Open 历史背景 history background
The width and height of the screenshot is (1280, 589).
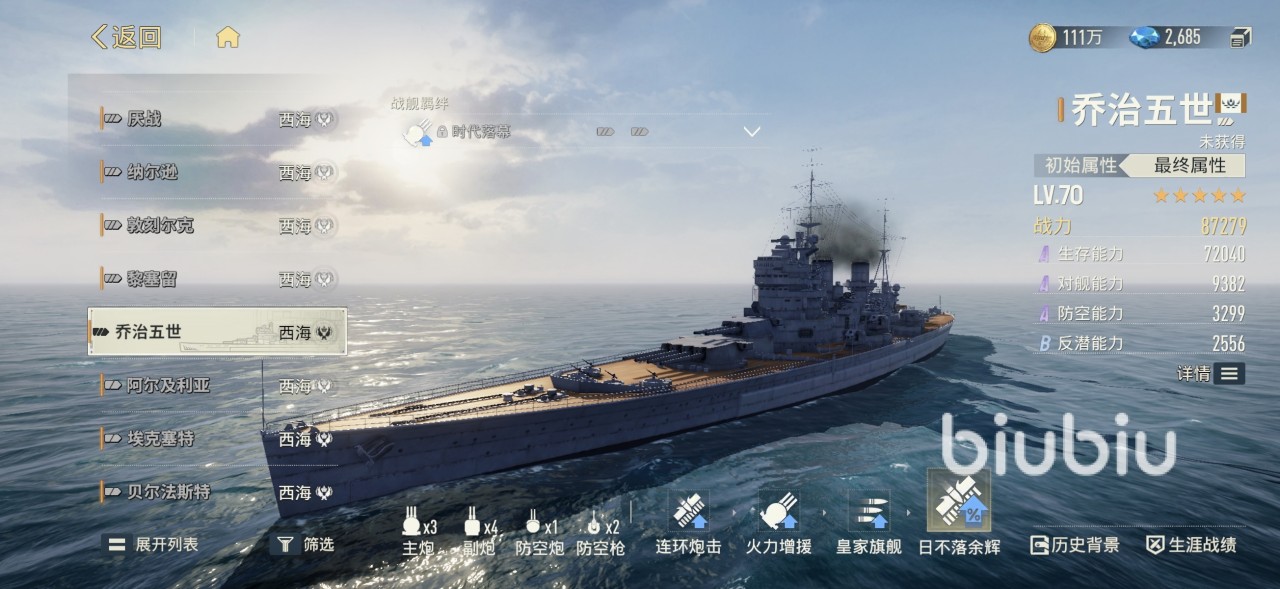pos(1075,545)
